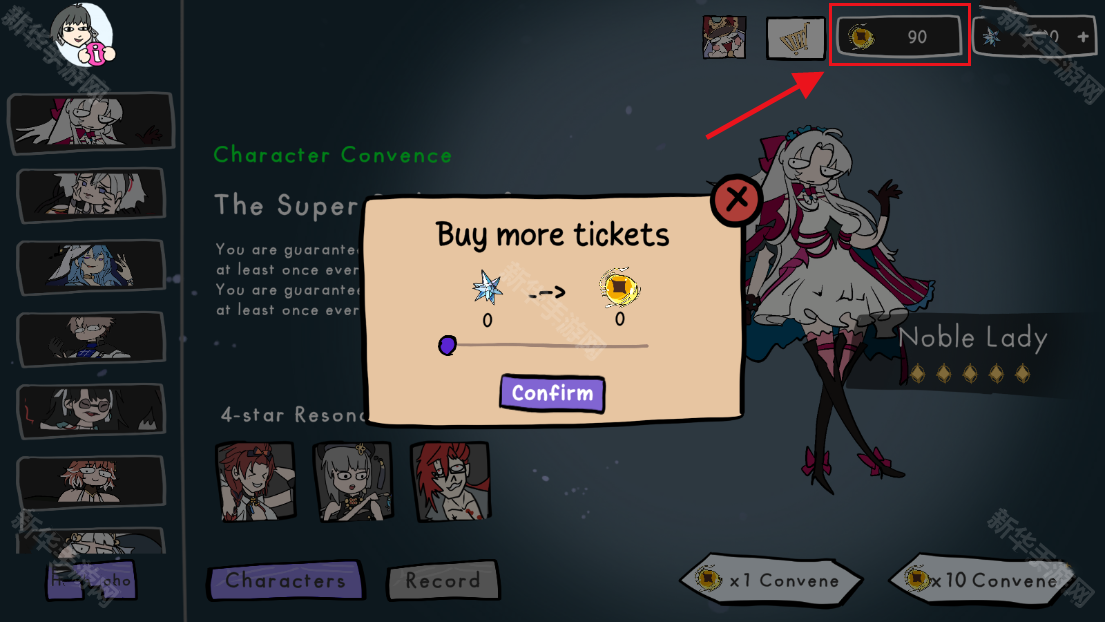1105x622 pixels.
Task: Close the Buy more tickets popup
Action: [737, 199]
